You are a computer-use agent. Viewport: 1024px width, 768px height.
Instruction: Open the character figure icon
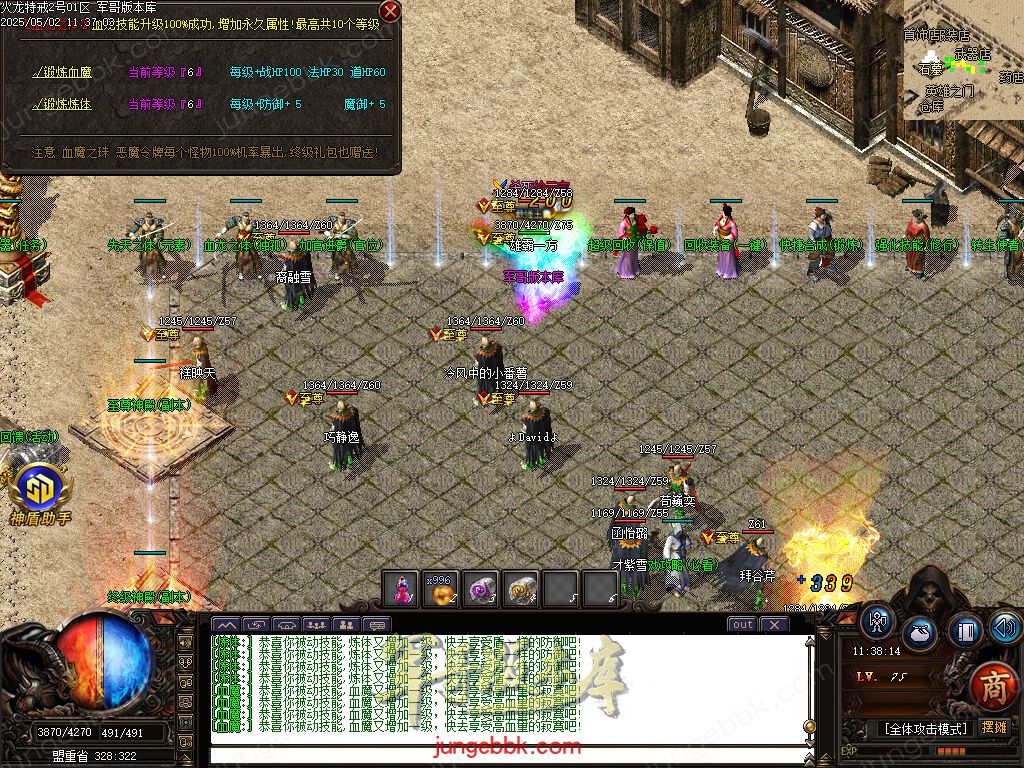click(x=877, y=622)
